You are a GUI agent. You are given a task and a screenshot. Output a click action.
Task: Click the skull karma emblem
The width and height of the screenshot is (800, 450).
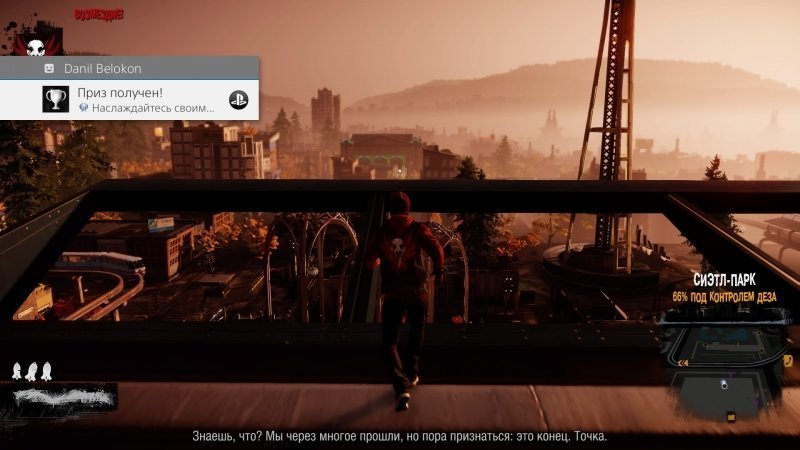pyautogui.click(x=37, y=42)
